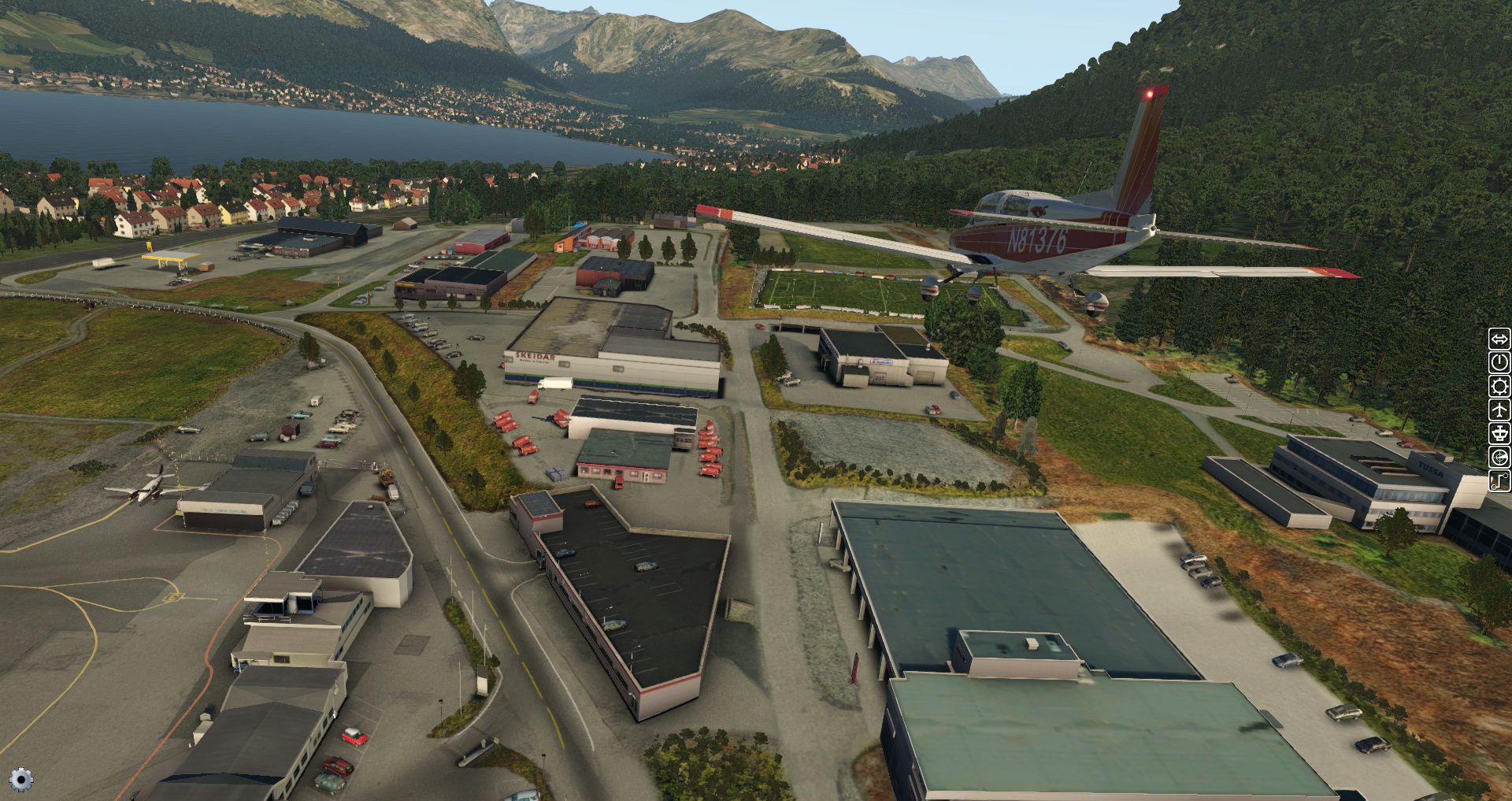Show the radar scope toolbar icon

click(x=1499, y=457)
